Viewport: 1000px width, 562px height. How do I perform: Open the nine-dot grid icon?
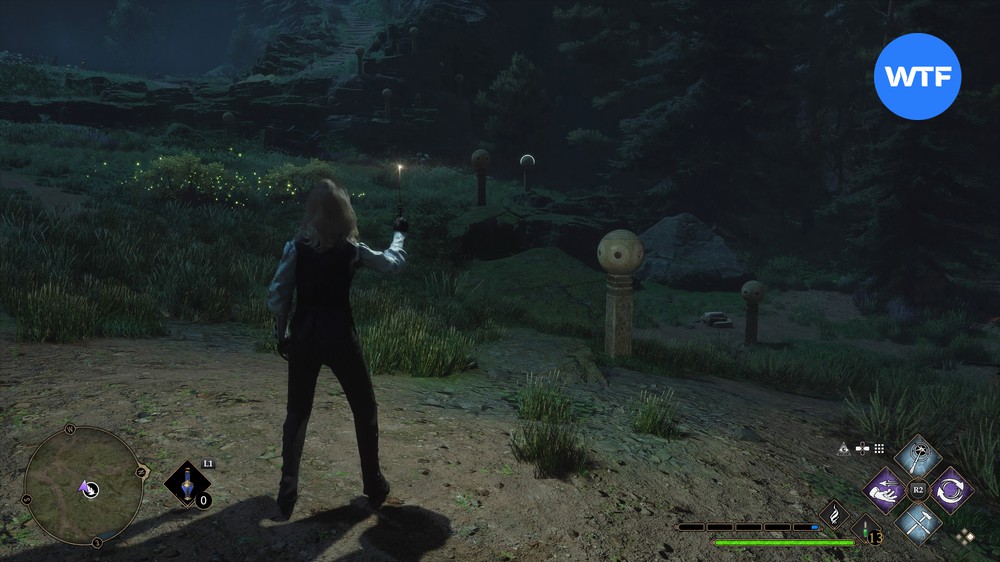[x=879, y=449]
